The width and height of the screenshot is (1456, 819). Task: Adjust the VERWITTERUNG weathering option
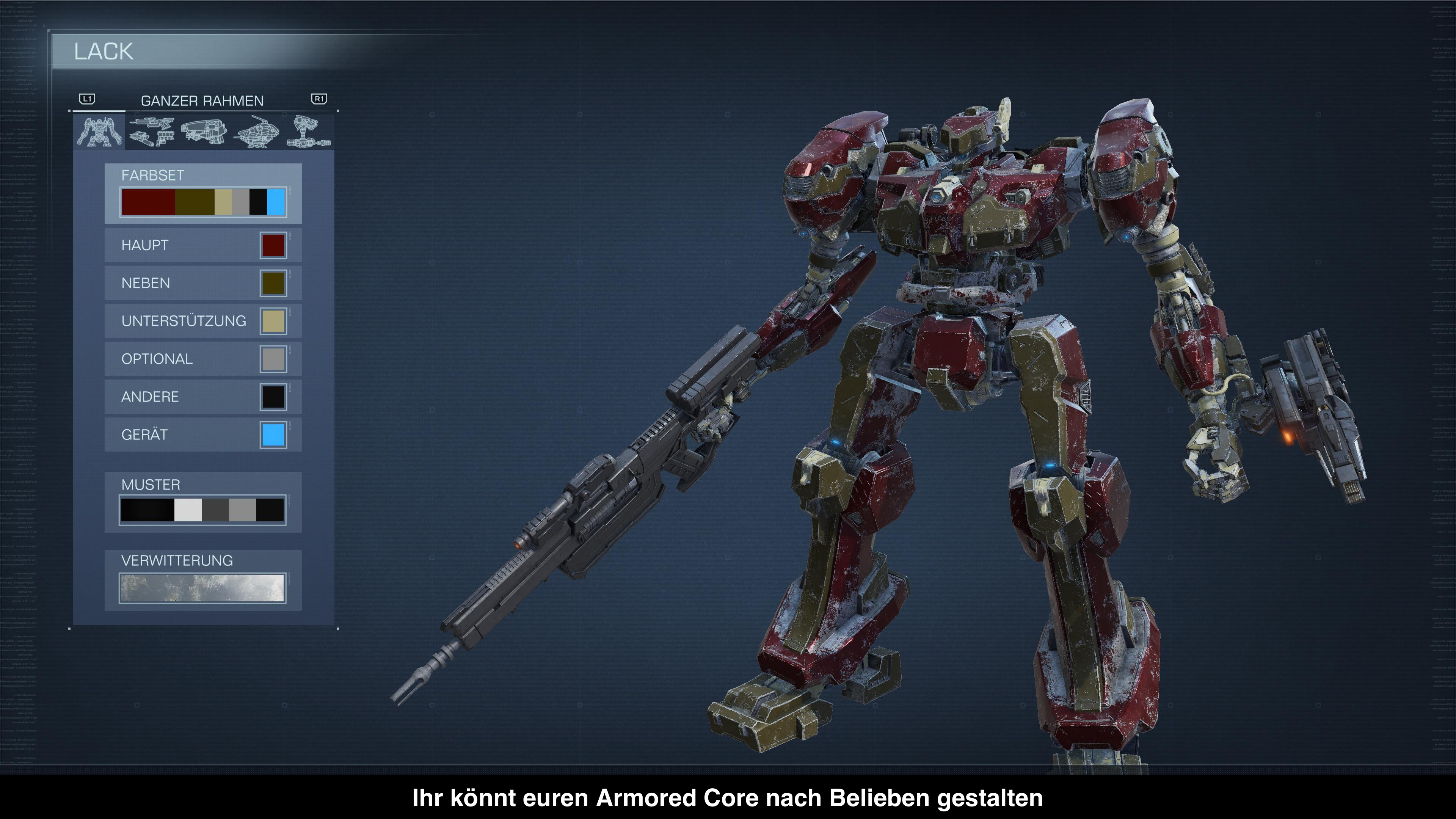click(203, 588)
